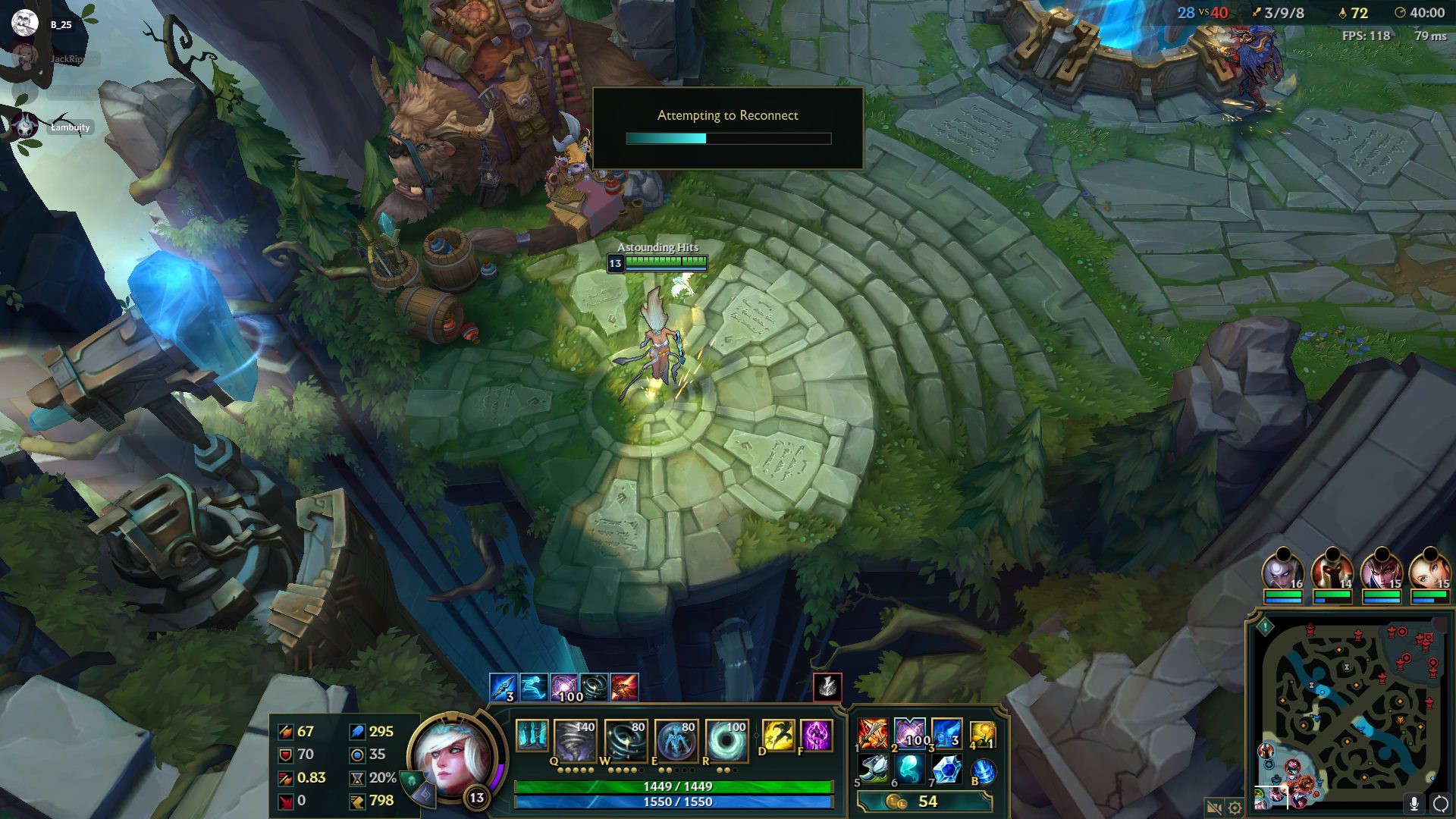Click the white winged boots item
Screen dimensions: 1456x819
pyautogui.click(x=873, y=770)
